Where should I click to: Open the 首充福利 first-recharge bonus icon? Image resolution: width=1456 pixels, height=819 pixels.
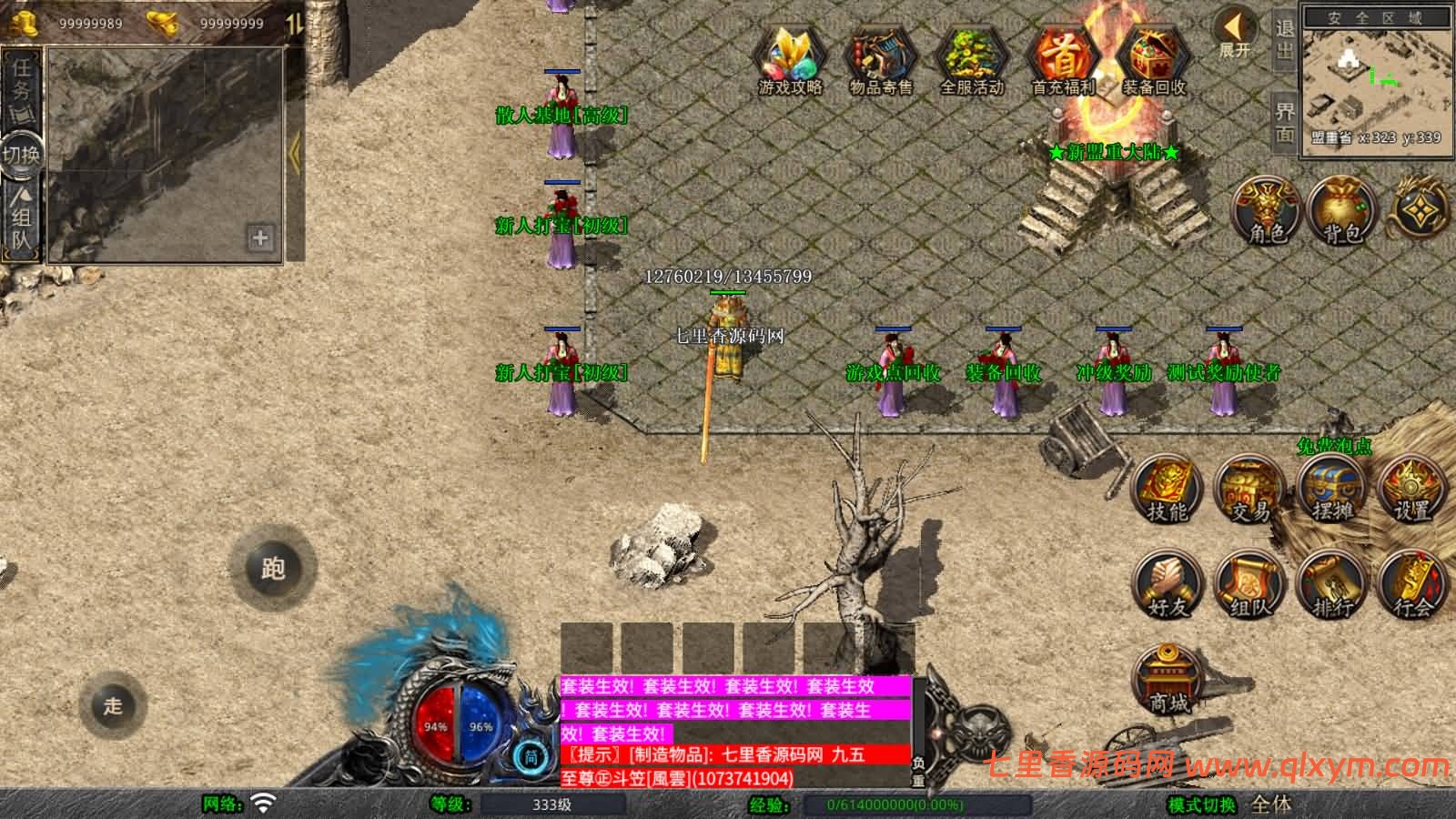click(1063, 60)
